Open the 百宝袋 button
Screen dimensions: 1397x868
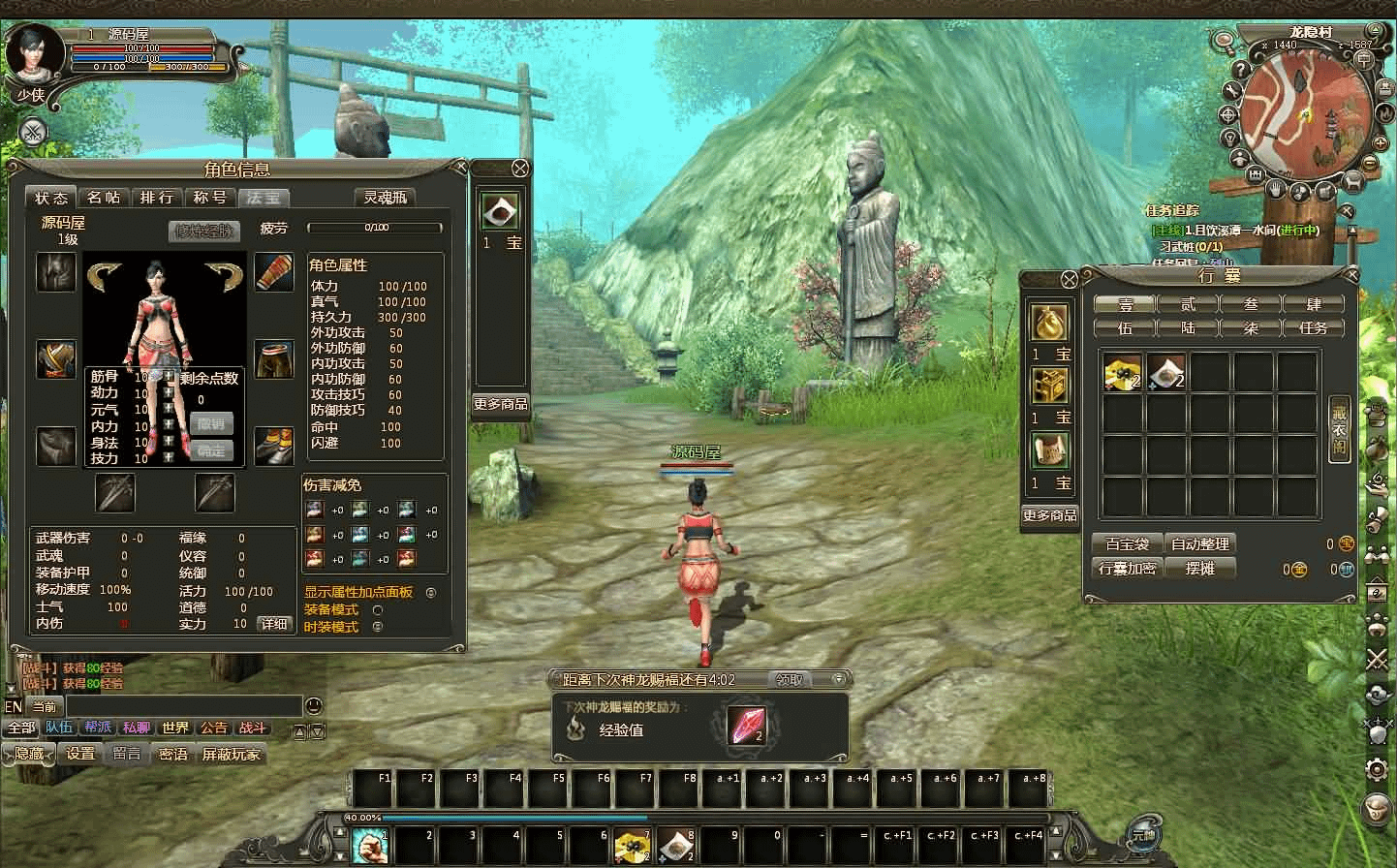tap(1127, 544)
